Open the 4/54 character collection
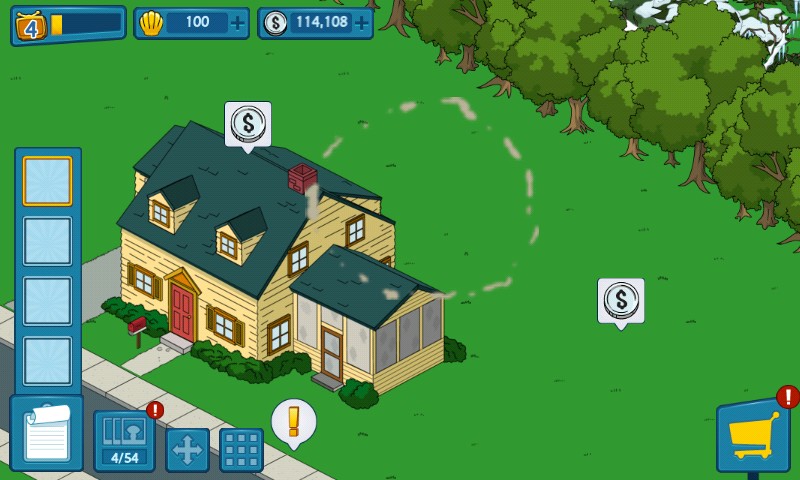 point(124,440)
